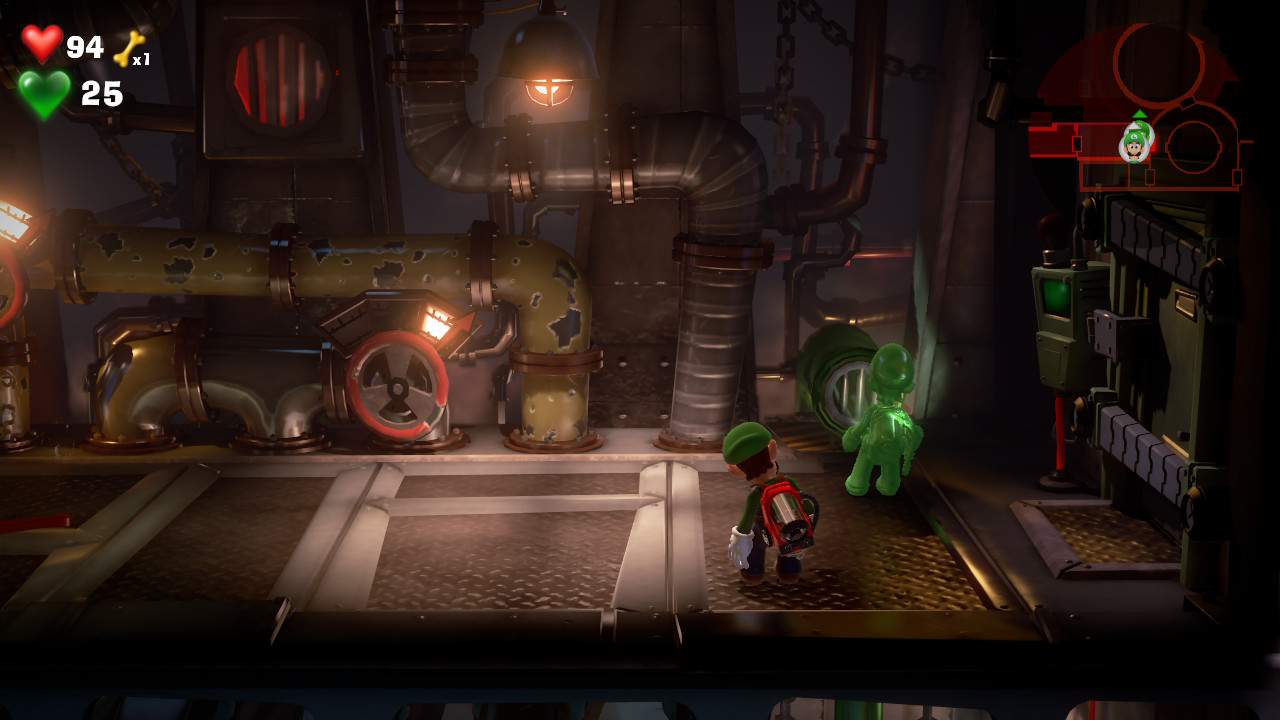
Task: Select Luigi's face marker on the minimap
Action: [x=1134, y=145]
